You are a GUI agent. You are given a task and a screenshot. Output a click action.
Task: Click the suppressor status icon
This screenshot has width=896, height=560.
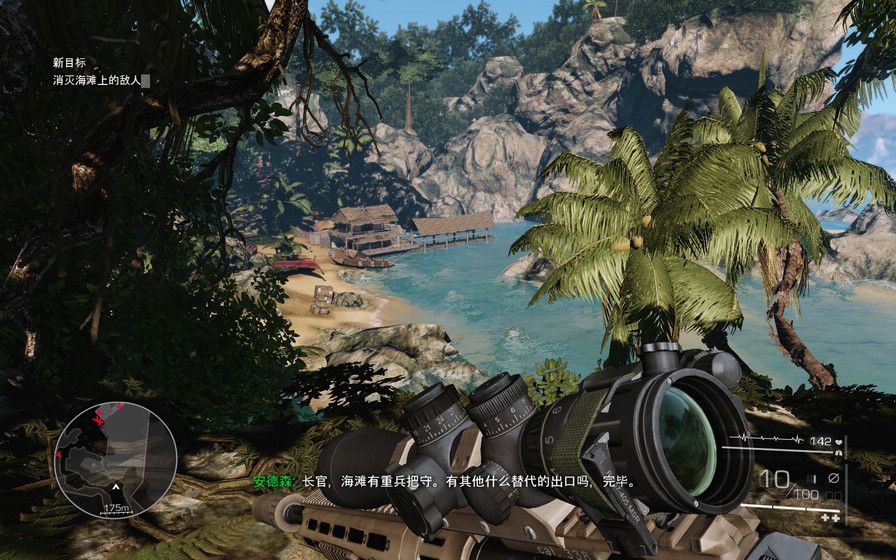[x=834, y=478]
